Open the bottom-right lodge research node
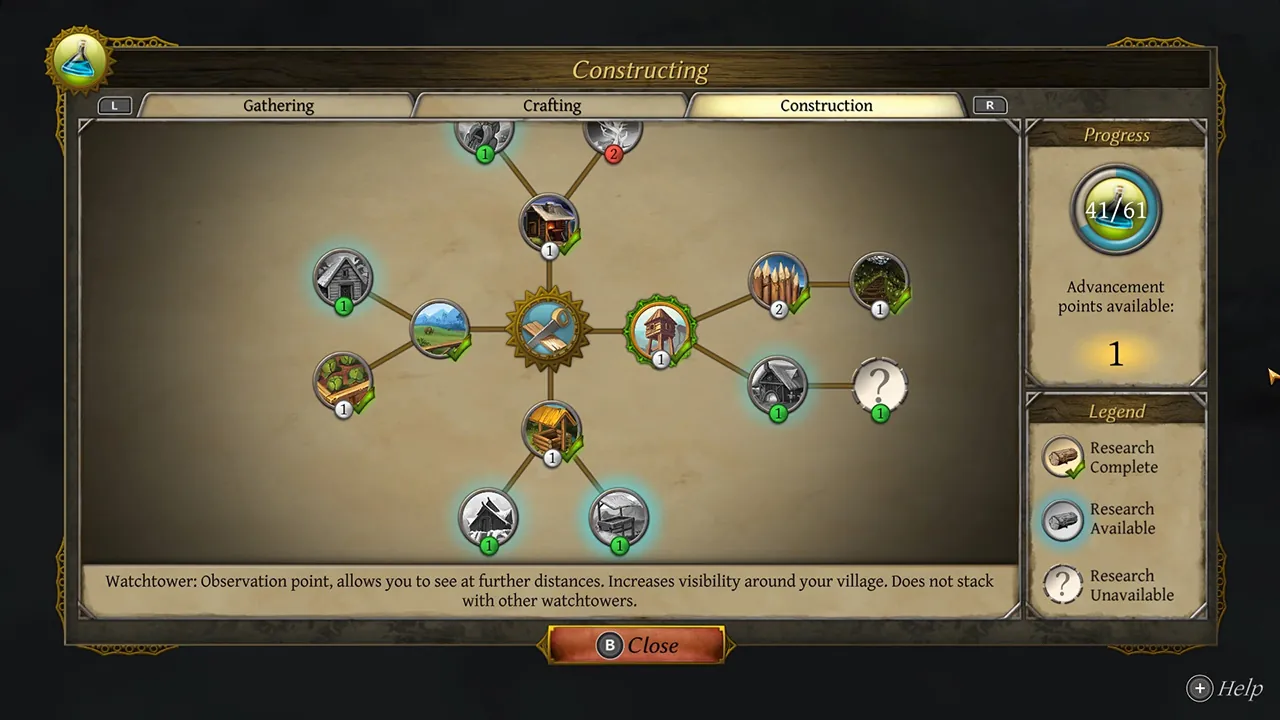Image resolution: width=1280 pixels, height=720 pixels. point(618,517)
